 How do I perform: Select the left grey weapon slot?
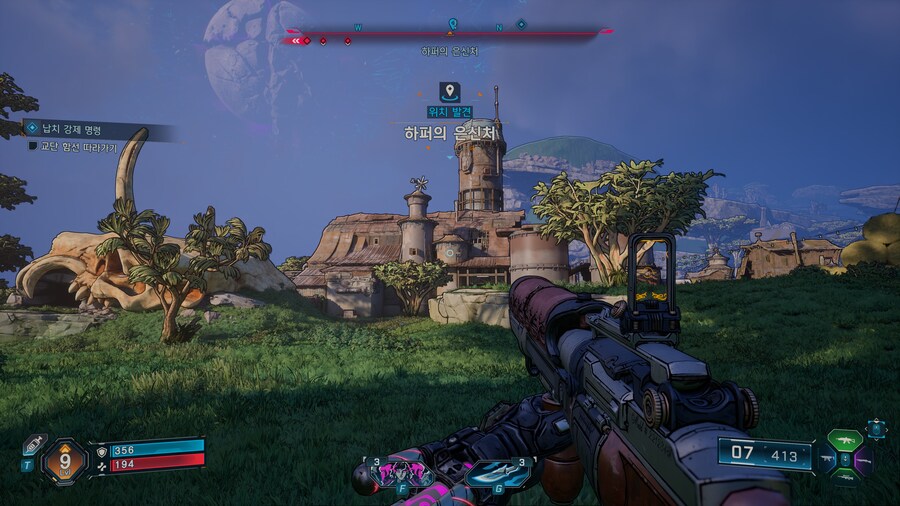coord(827,460)
